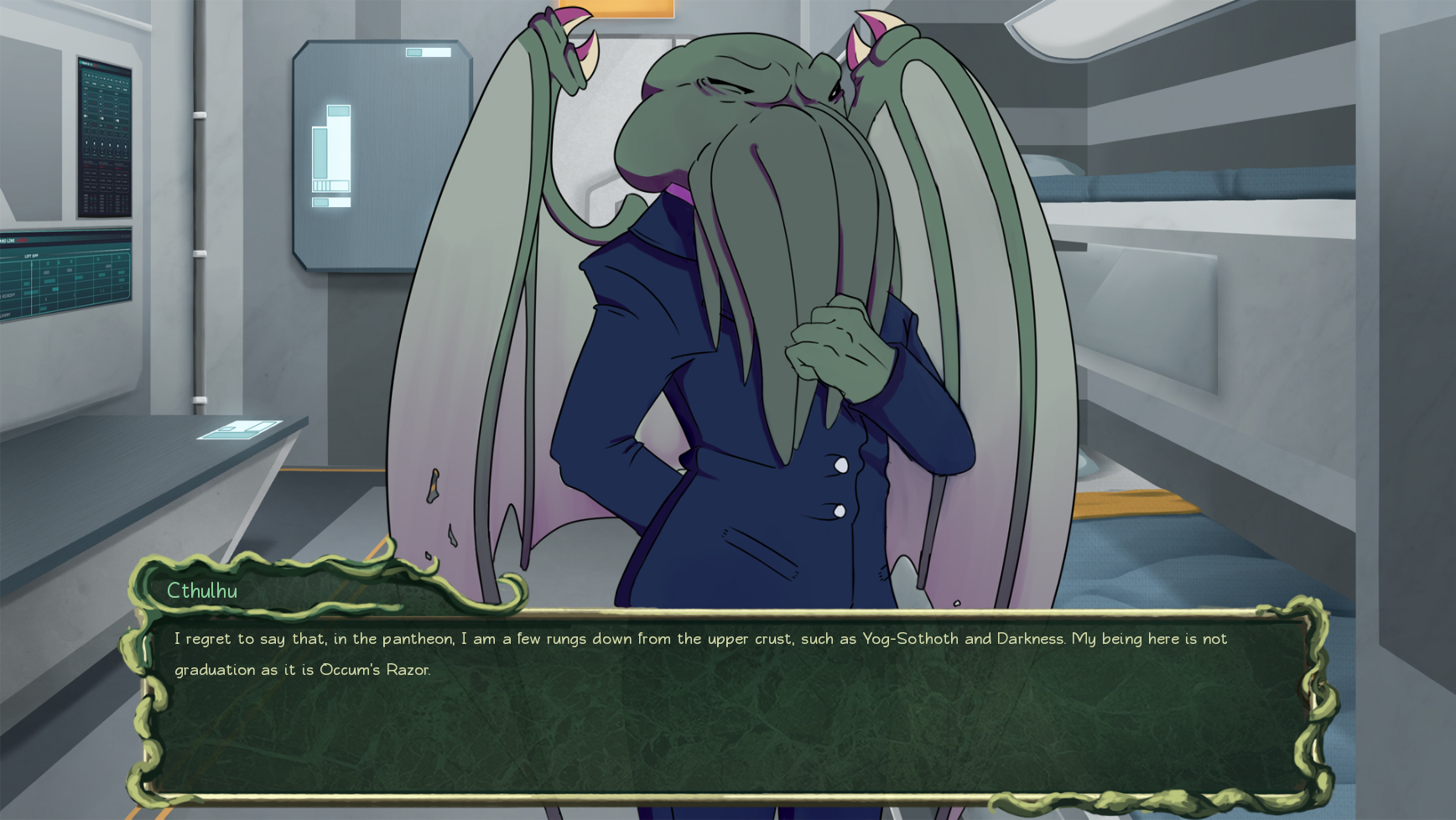1456x820 pixels.
Task: Click the white paper lying on the desk
Action: (237, 430)
